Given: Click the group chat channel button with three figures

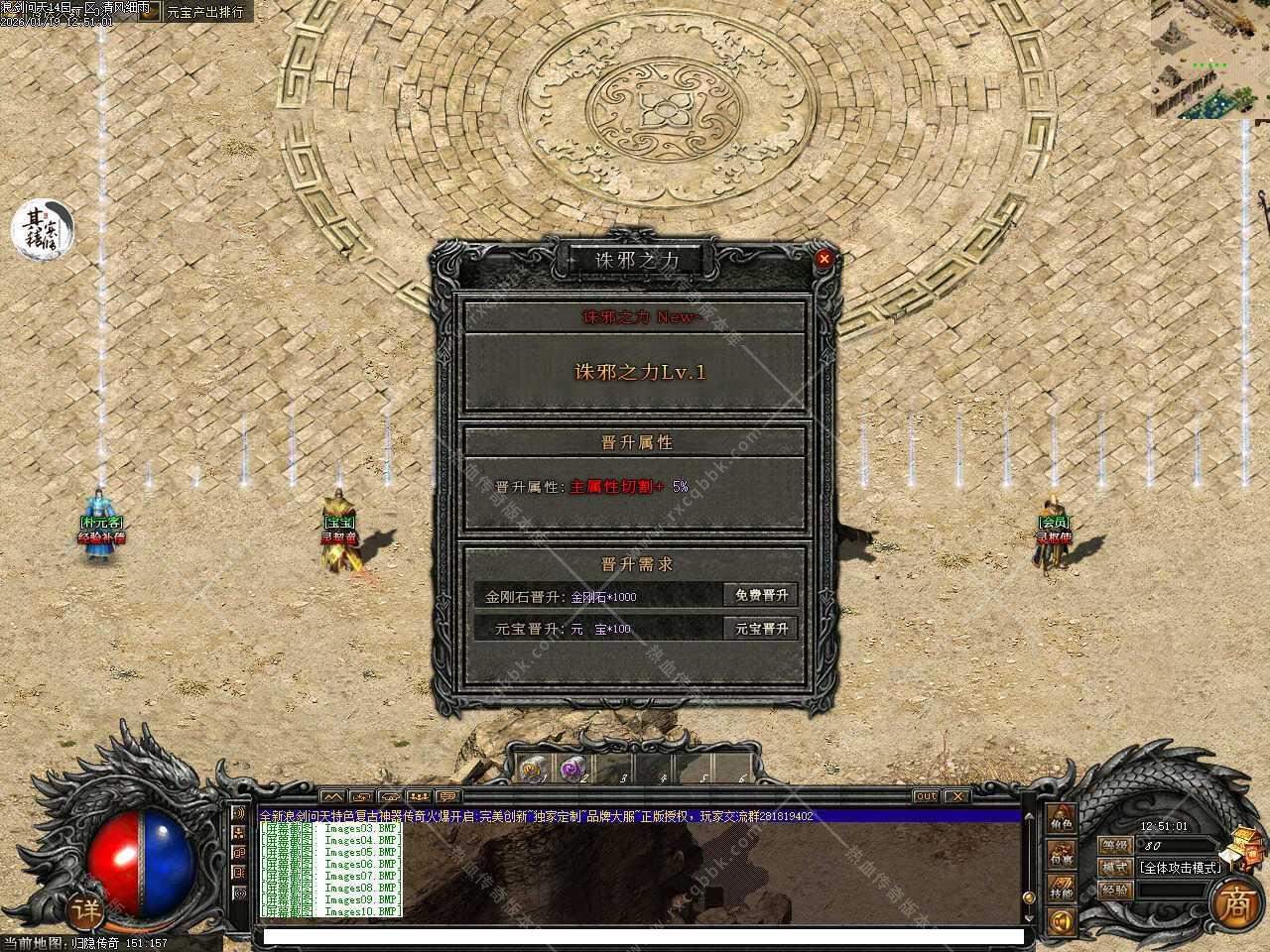Looking at the screenshot, I should click(x=419, y=796).
